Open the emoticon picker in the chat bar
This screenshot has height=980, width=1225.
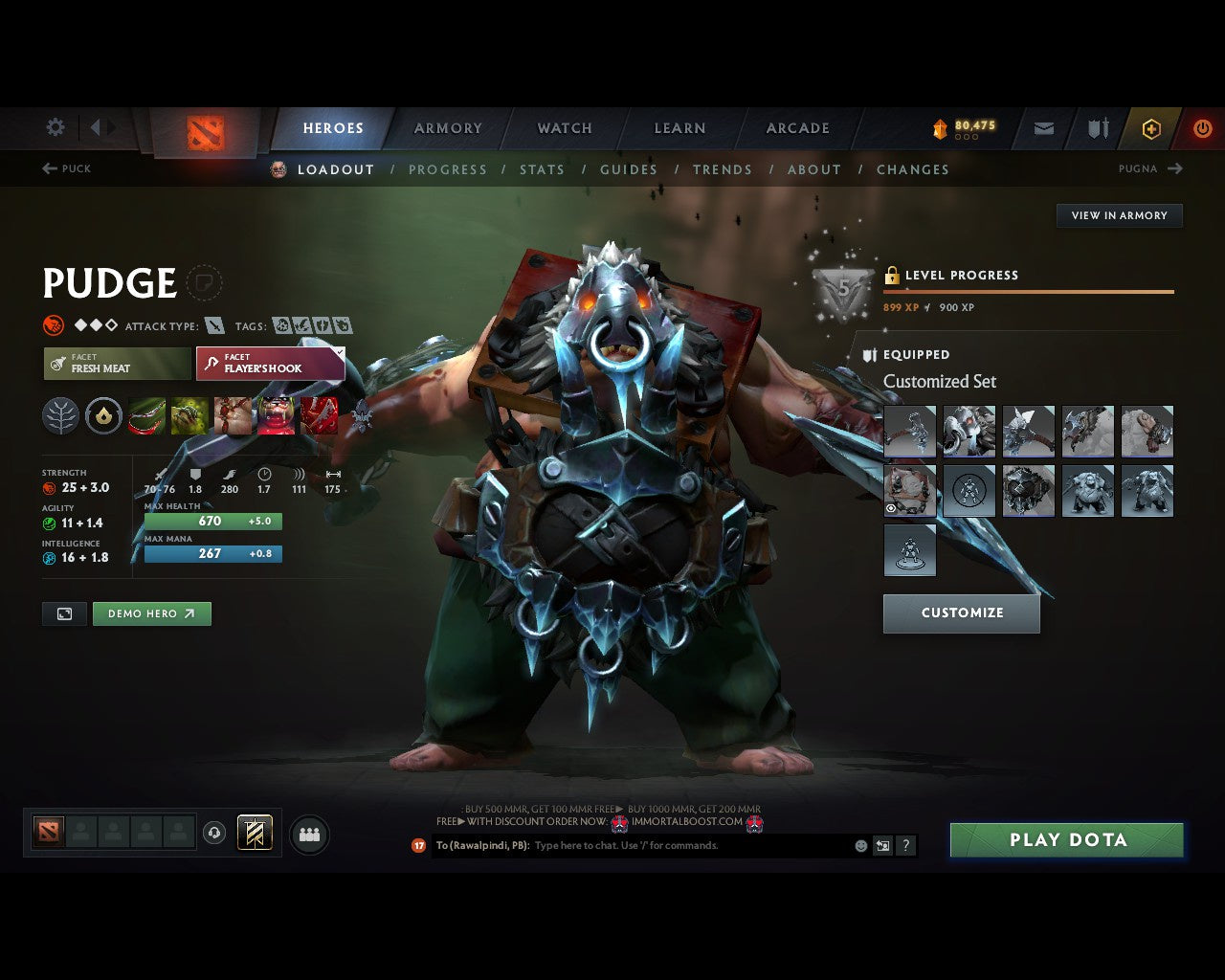859,846
